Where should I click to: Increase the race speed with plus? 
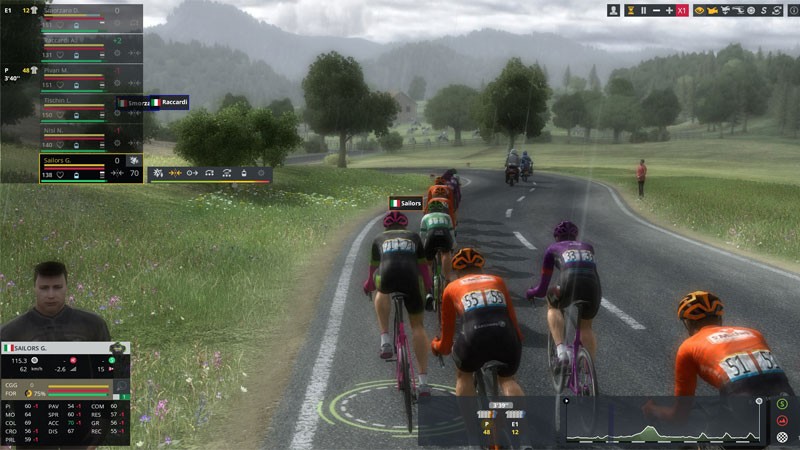[x=669, y=10]
